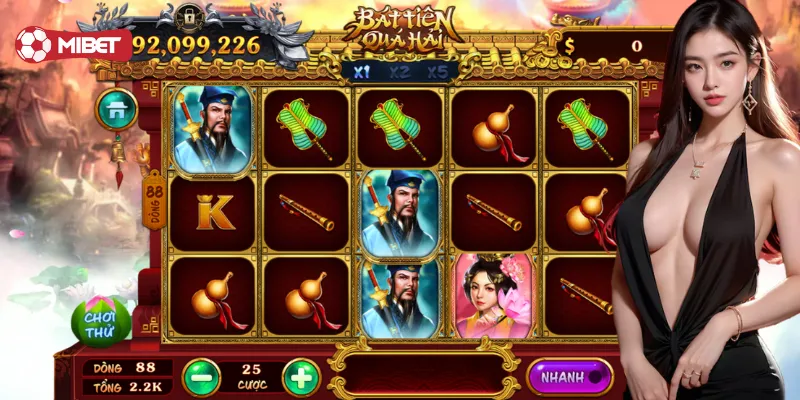Toggle the NHANH fast spin button
Screen dimensions: 800x400
(569, 377)
